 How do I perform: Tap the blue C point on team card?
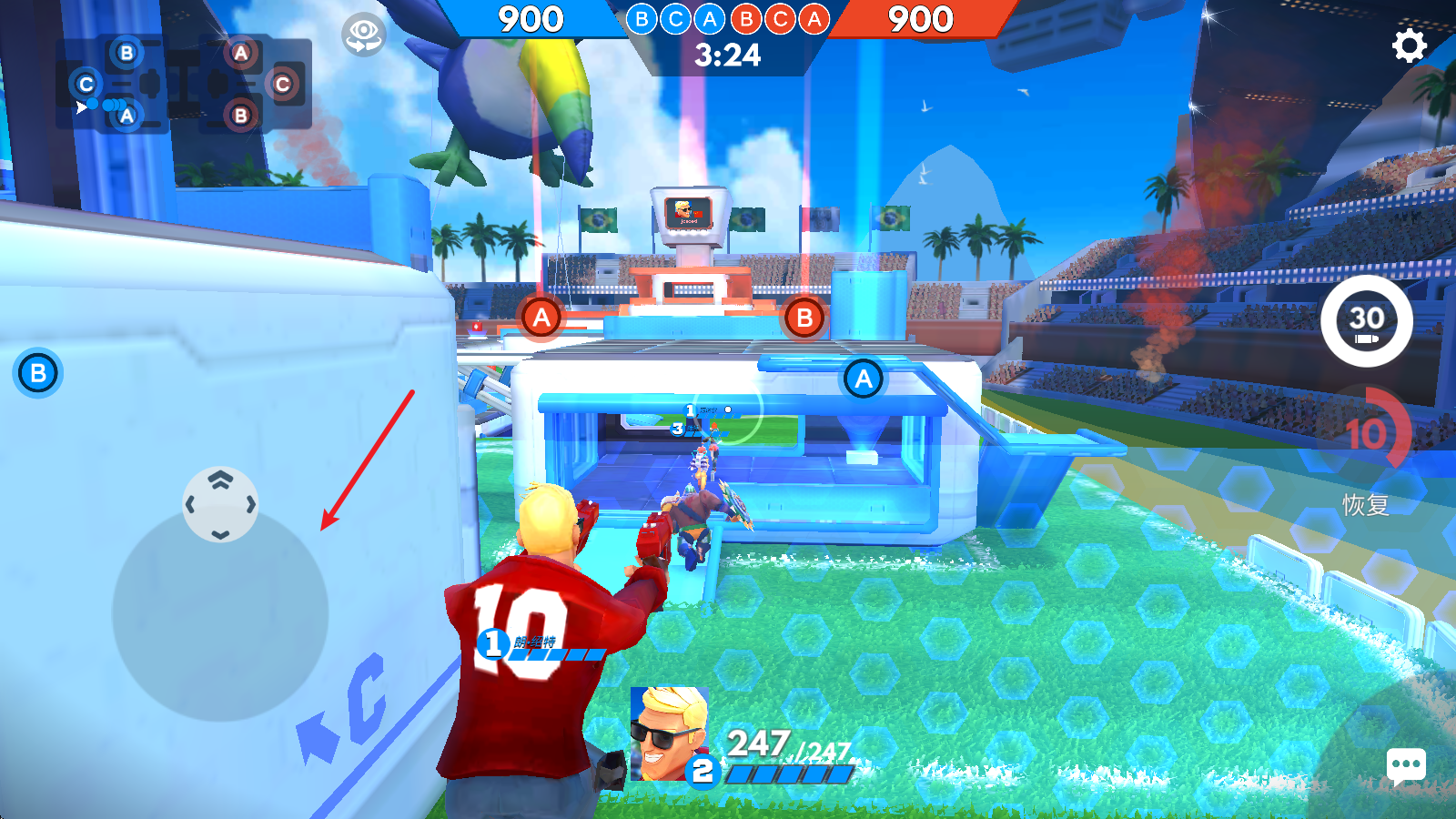[x=86, y=85]
